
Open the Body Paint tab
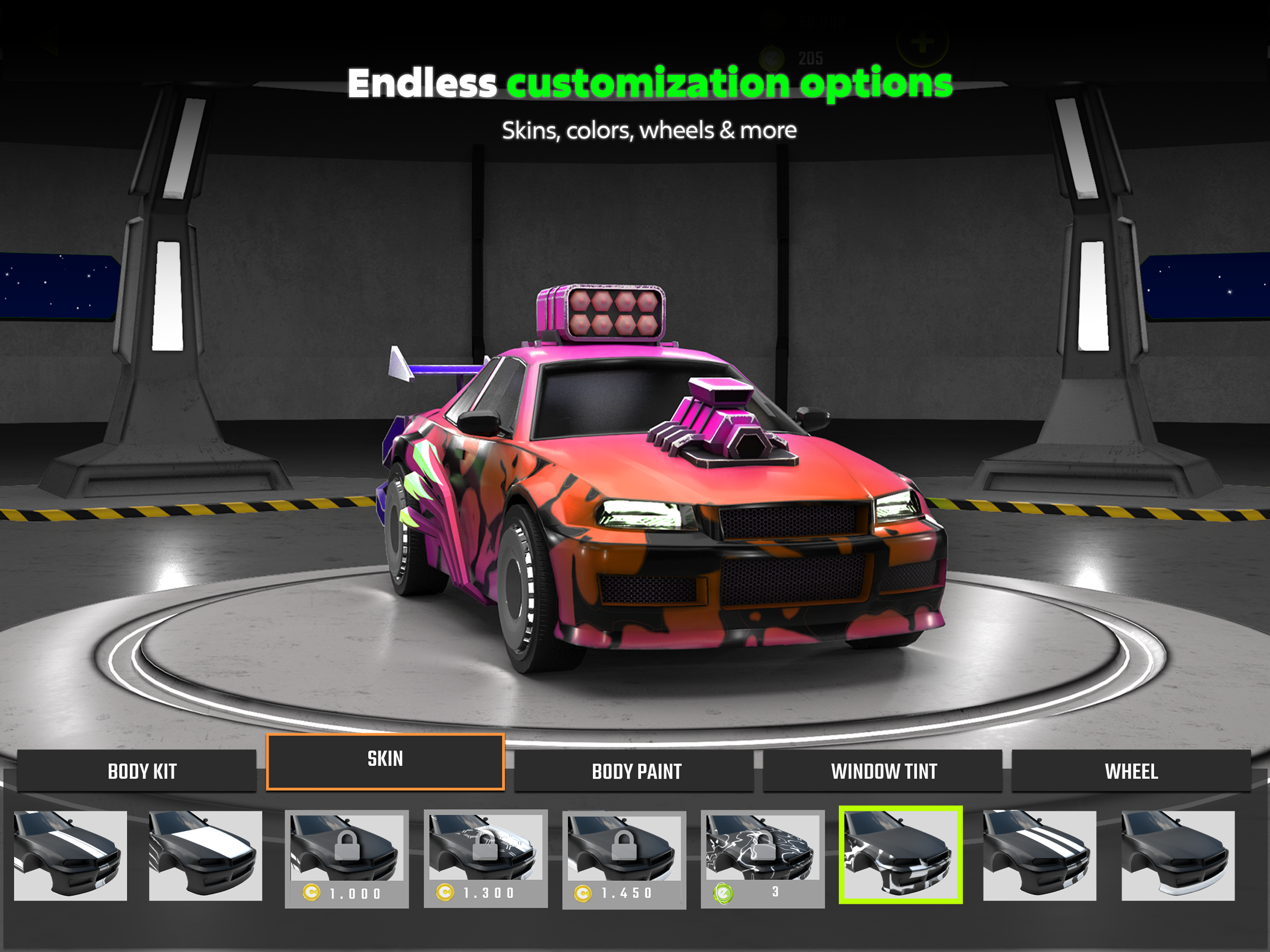(x=637, y=772)
